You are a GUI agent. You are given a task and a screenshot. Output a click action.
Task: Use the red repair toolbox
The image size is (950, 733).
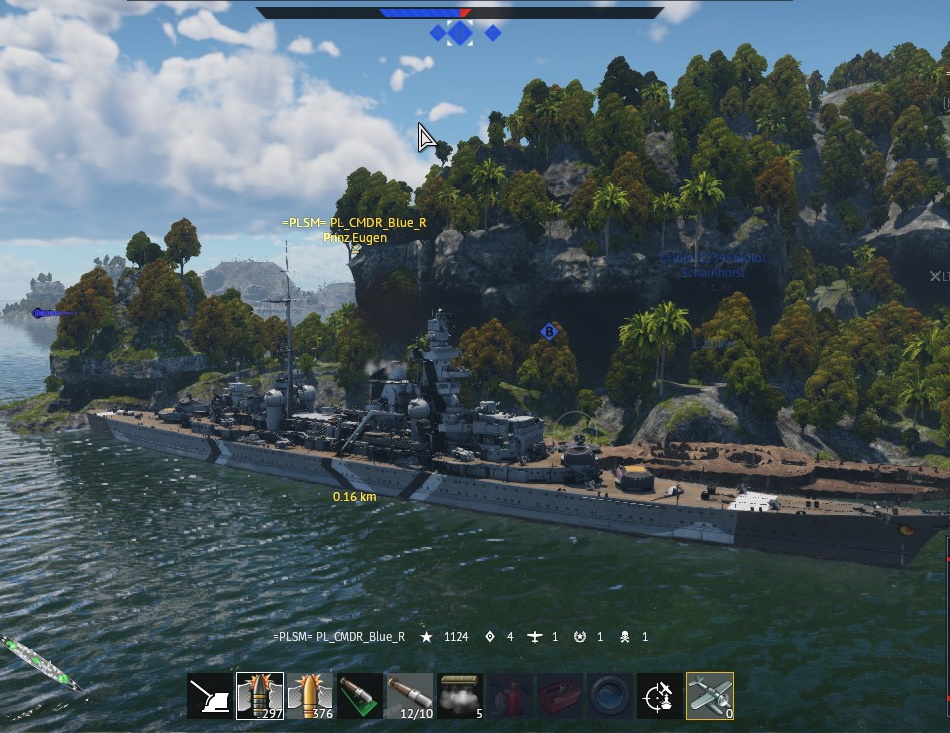point(560,696)
